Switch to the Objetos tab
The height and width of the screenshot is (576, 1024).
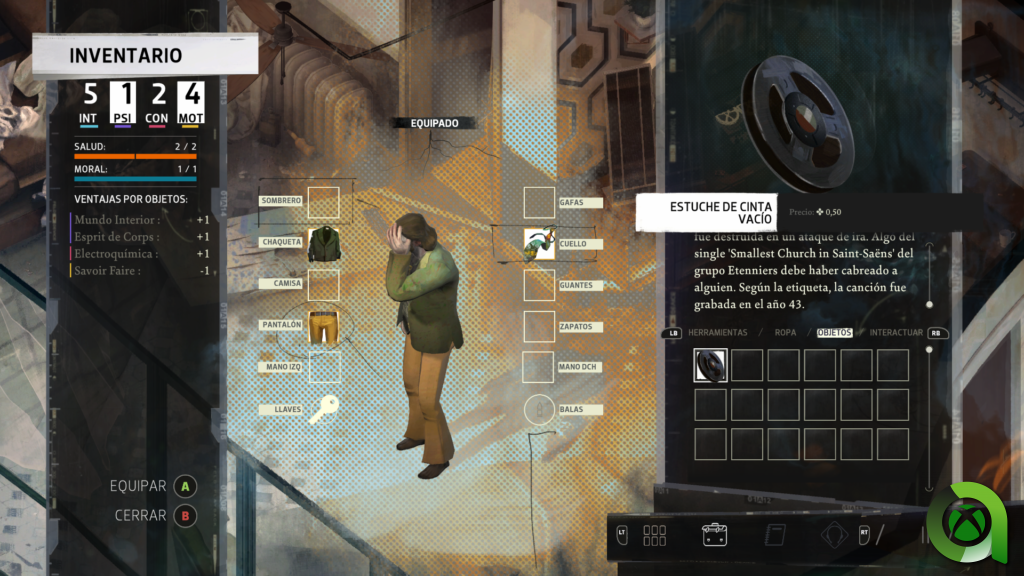[835, 332]
